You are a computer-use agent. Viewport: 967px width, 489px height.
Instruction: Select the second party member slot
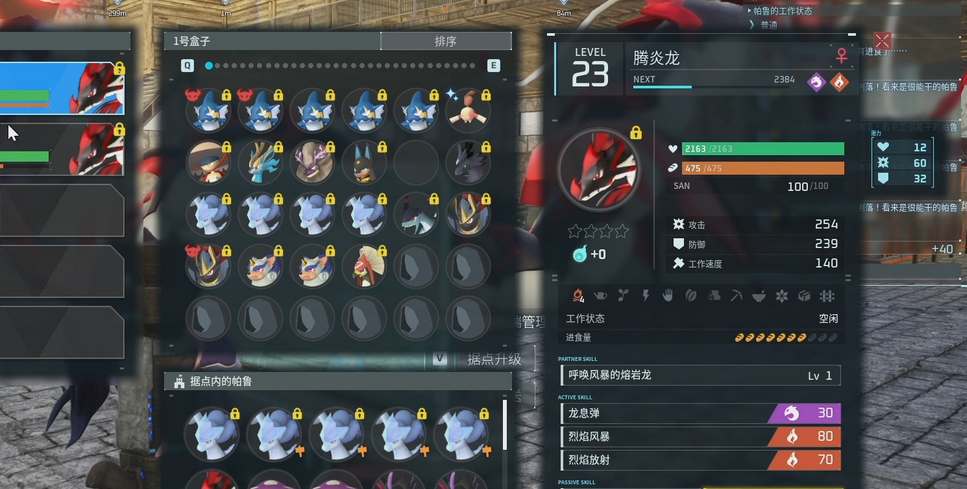(x=62, y=148)
